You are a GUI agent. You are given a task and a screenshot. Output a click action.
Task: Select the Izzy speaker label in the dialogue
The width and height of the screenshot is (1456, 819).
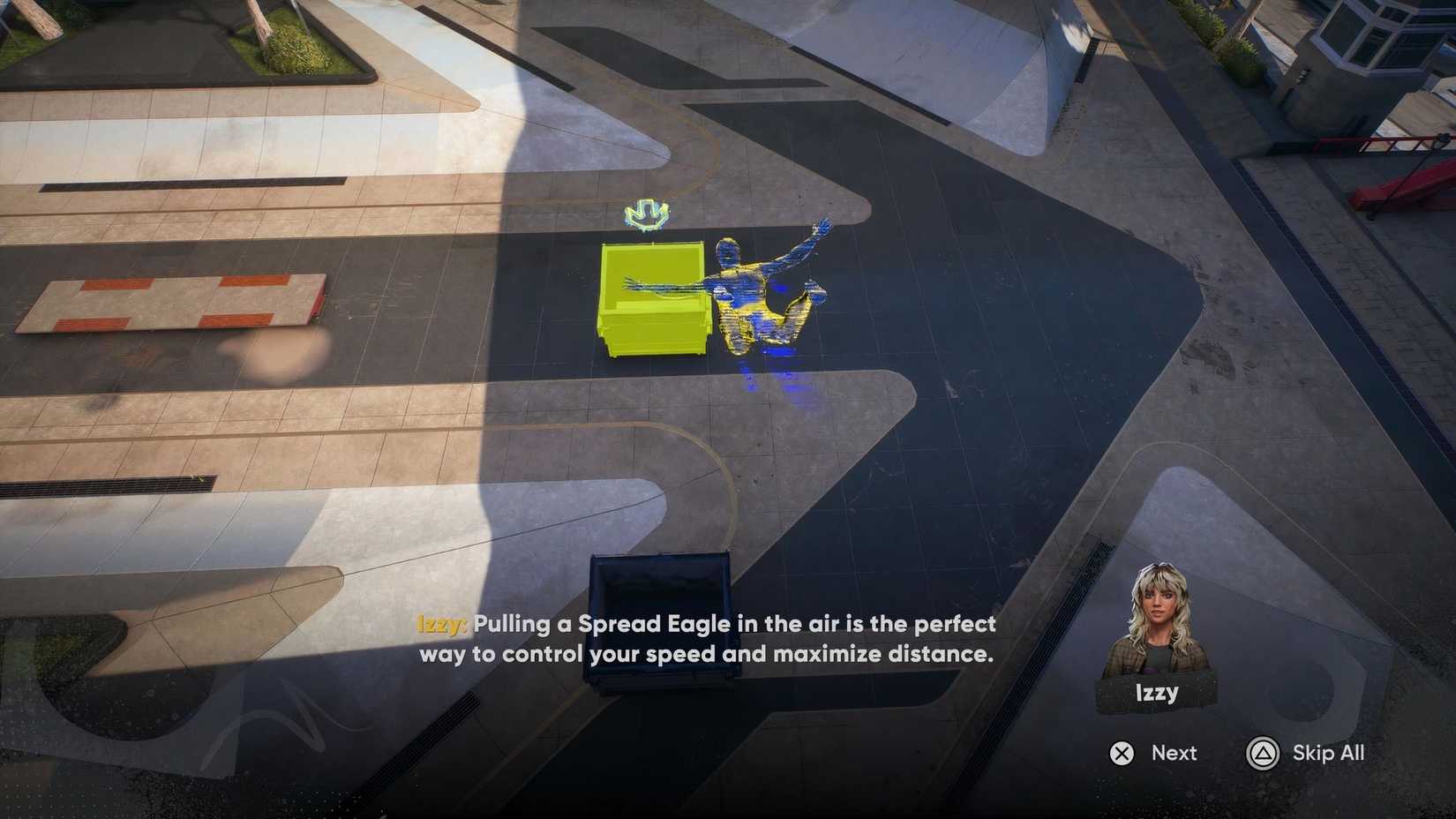(439, 624)
